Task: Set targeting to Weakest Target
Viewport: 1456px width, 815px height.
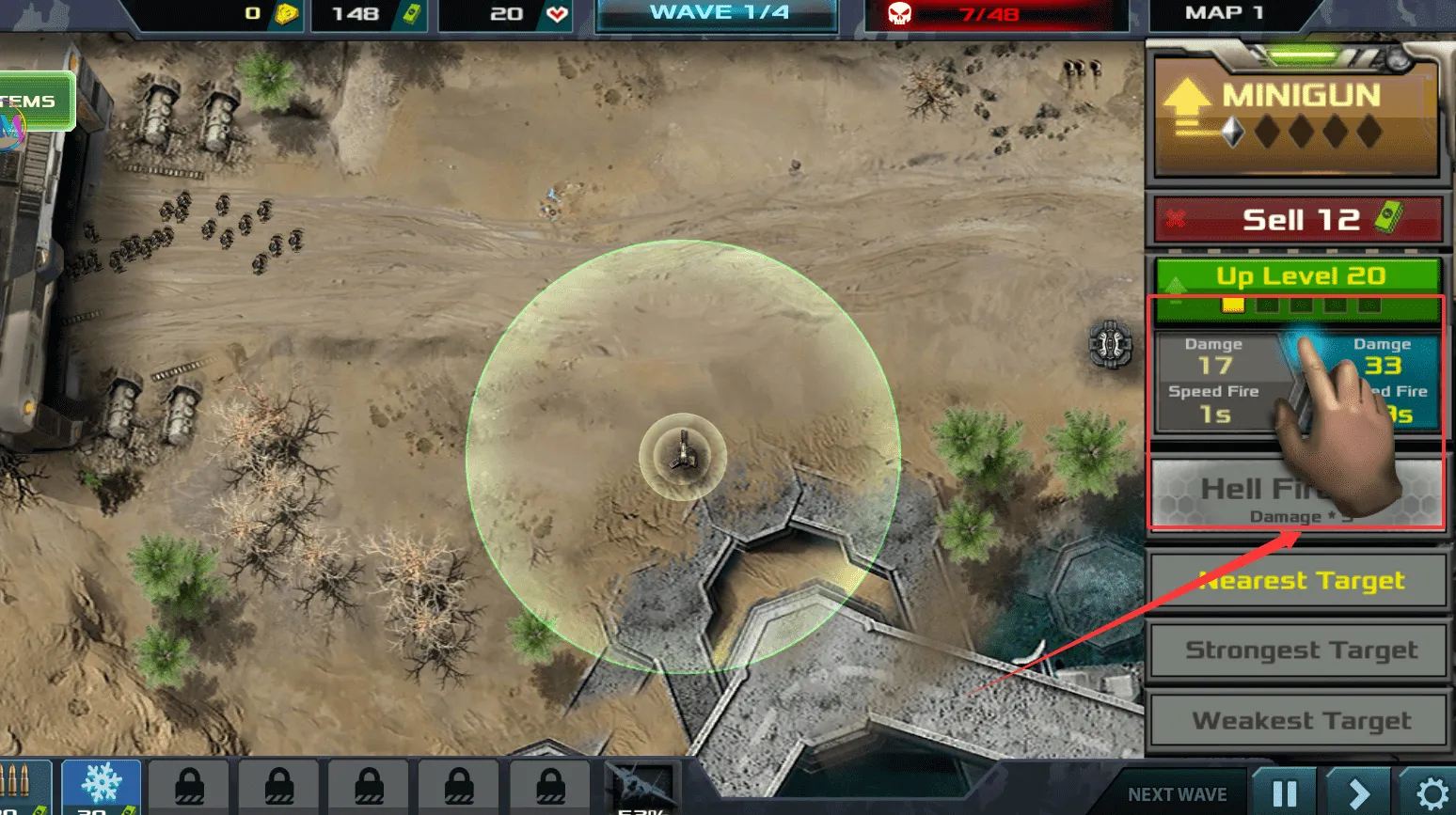Action: 1298,720
